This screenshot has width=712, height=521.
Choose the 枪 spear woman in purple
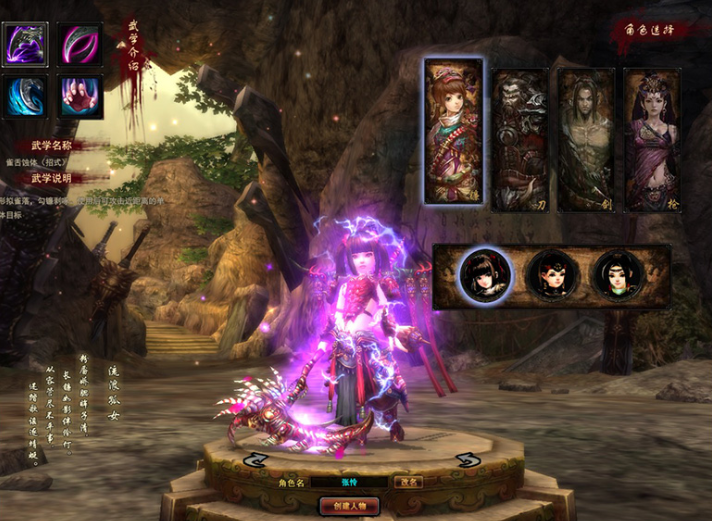(651, 139)
